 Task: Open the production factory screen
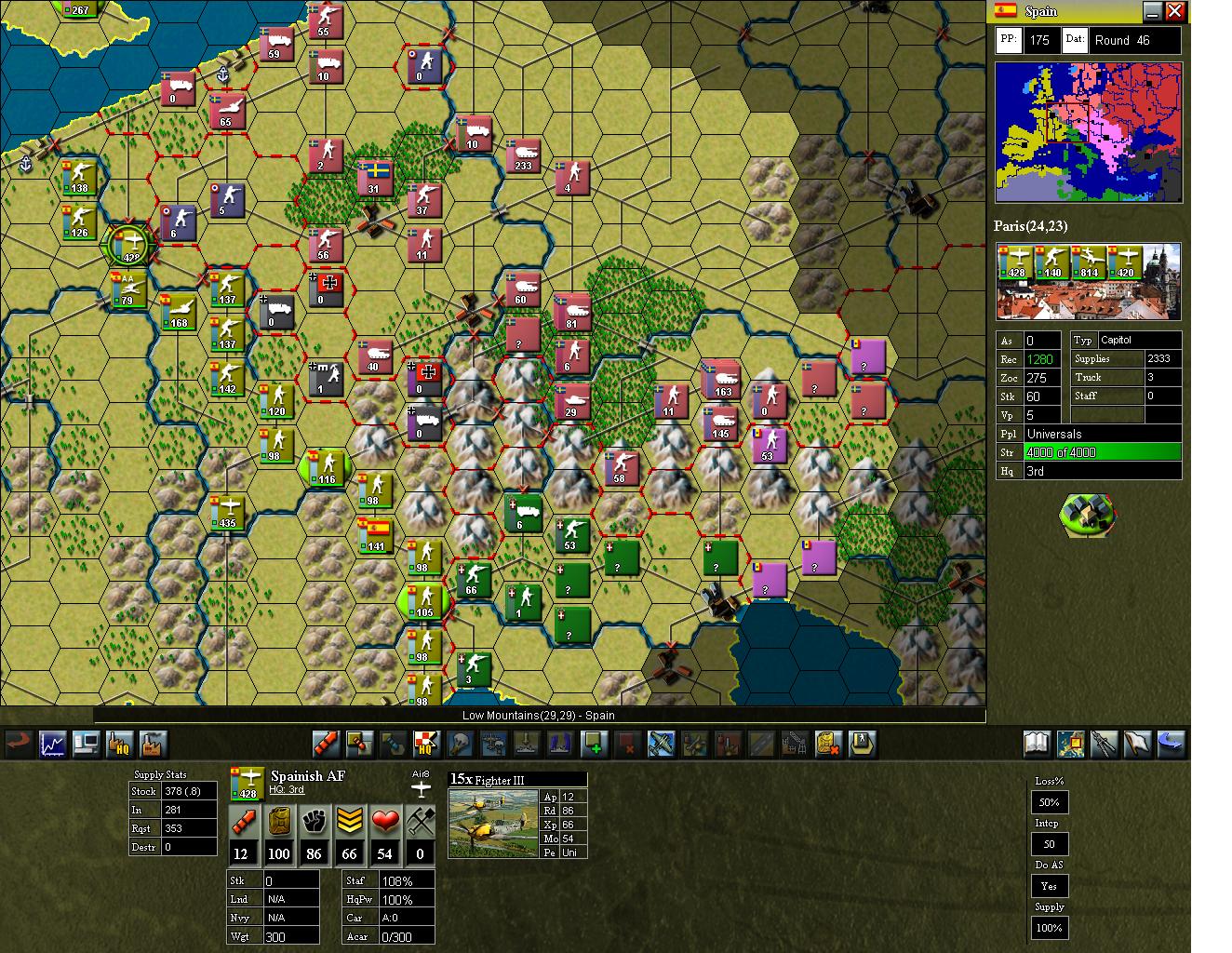153,743
